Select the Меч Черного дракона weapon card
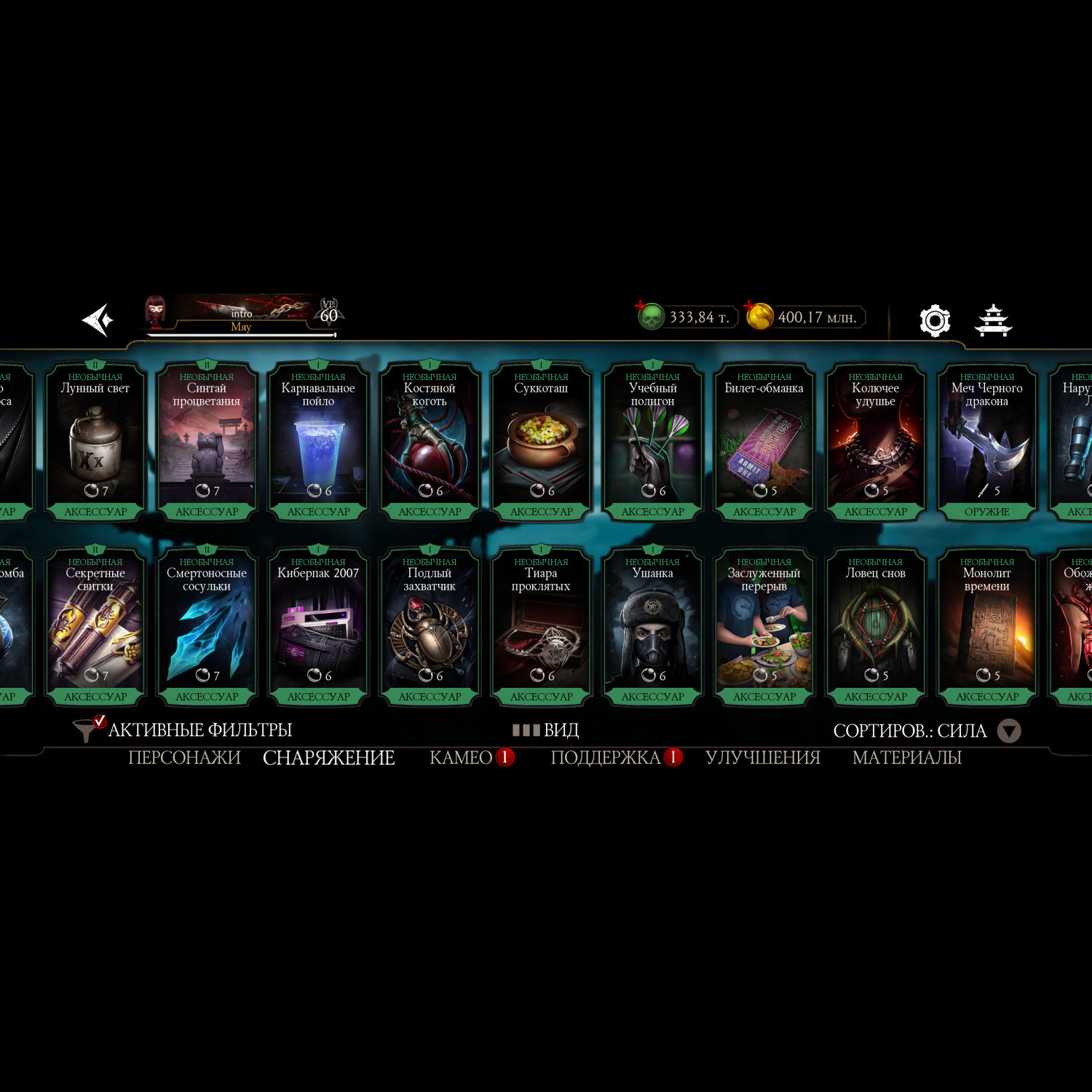The image size is (1092, 1092). 986,442
